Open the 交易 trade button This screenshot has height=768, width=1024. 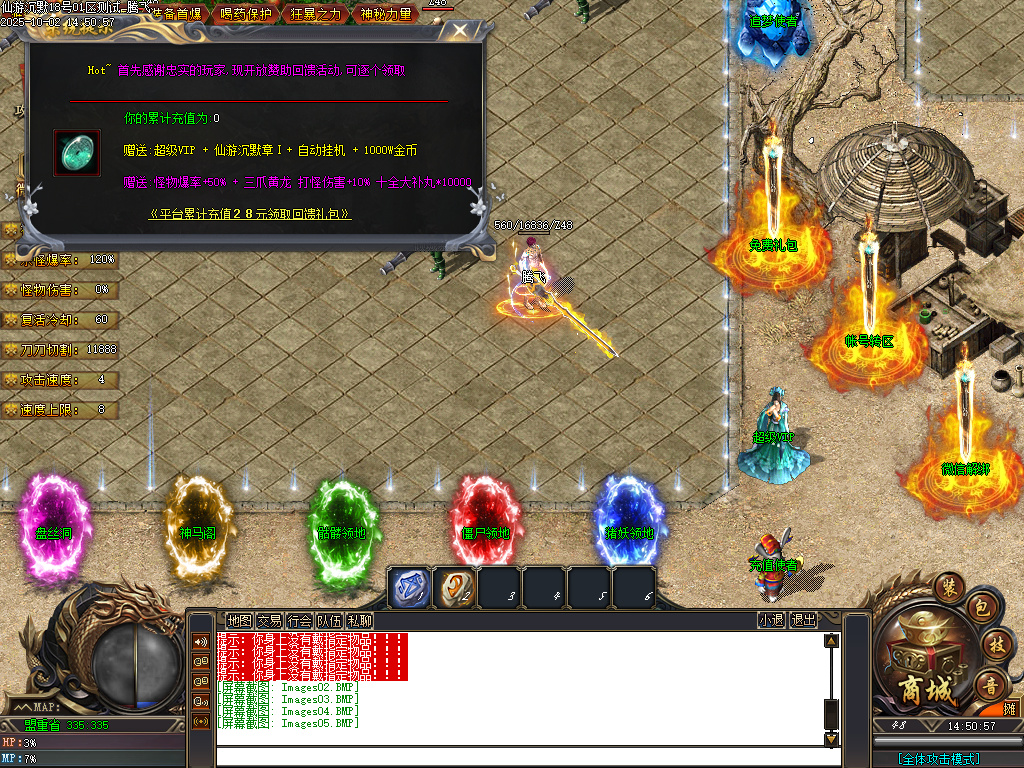click(x=269, y=620)
